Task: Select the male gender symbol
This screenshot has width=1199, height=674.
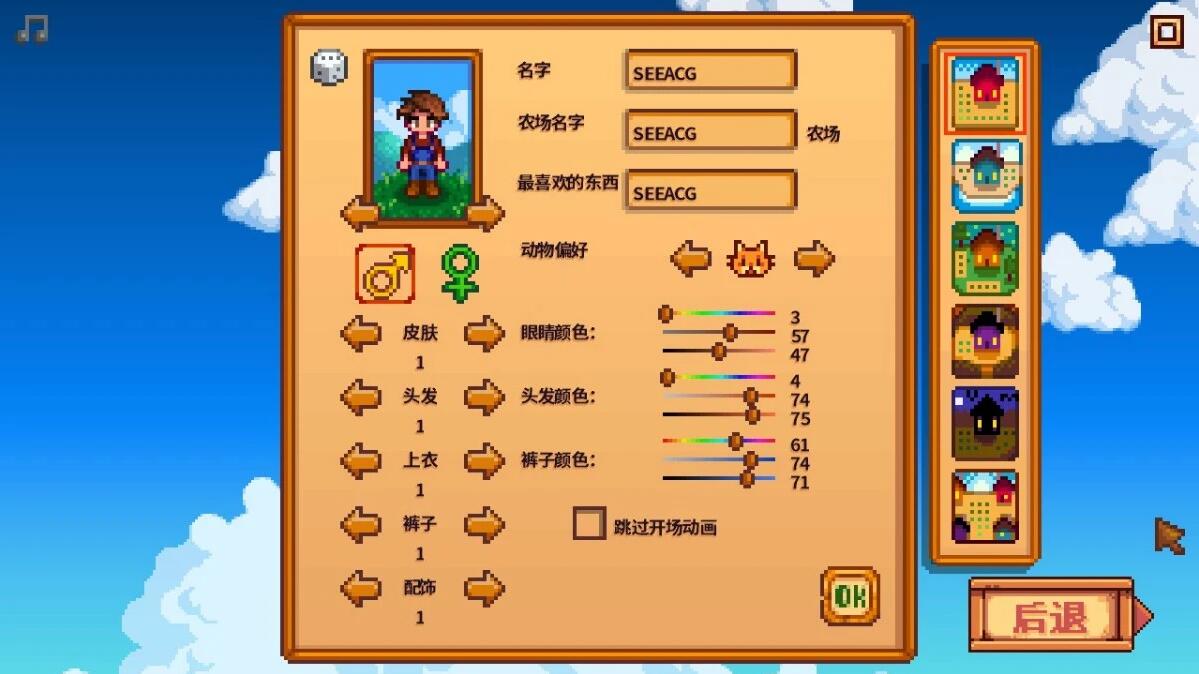Action: [385, 273]
